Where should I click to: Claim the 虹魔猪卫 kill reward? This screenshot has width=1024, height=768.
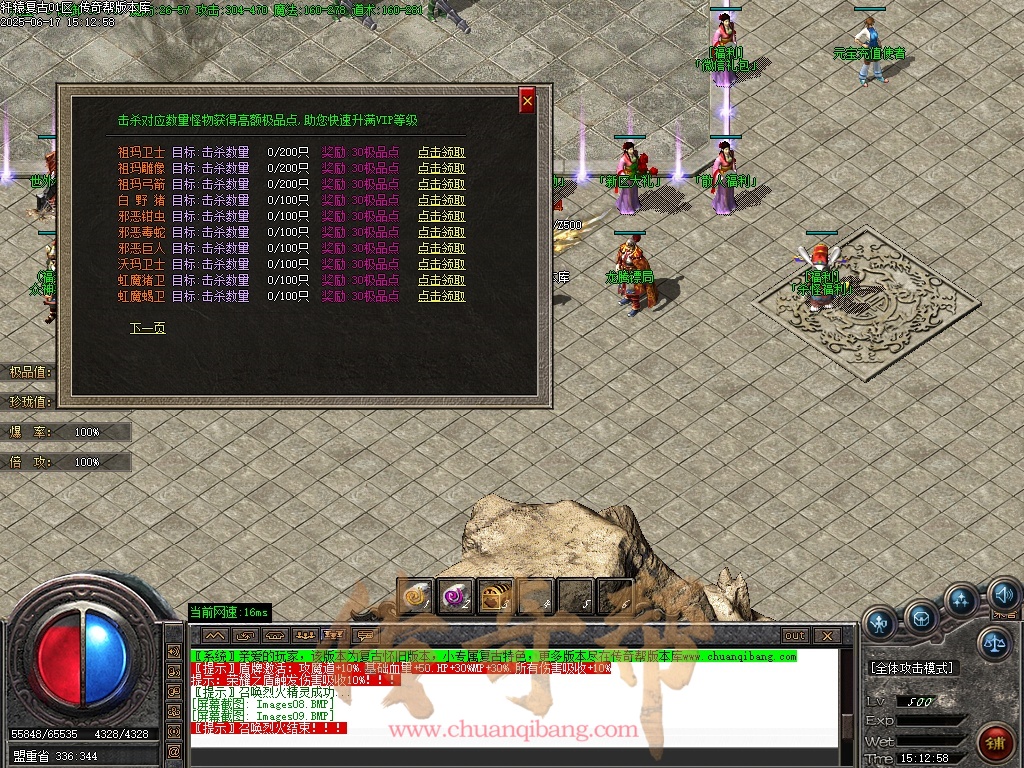pyautogui.click(x=441, y=281)
